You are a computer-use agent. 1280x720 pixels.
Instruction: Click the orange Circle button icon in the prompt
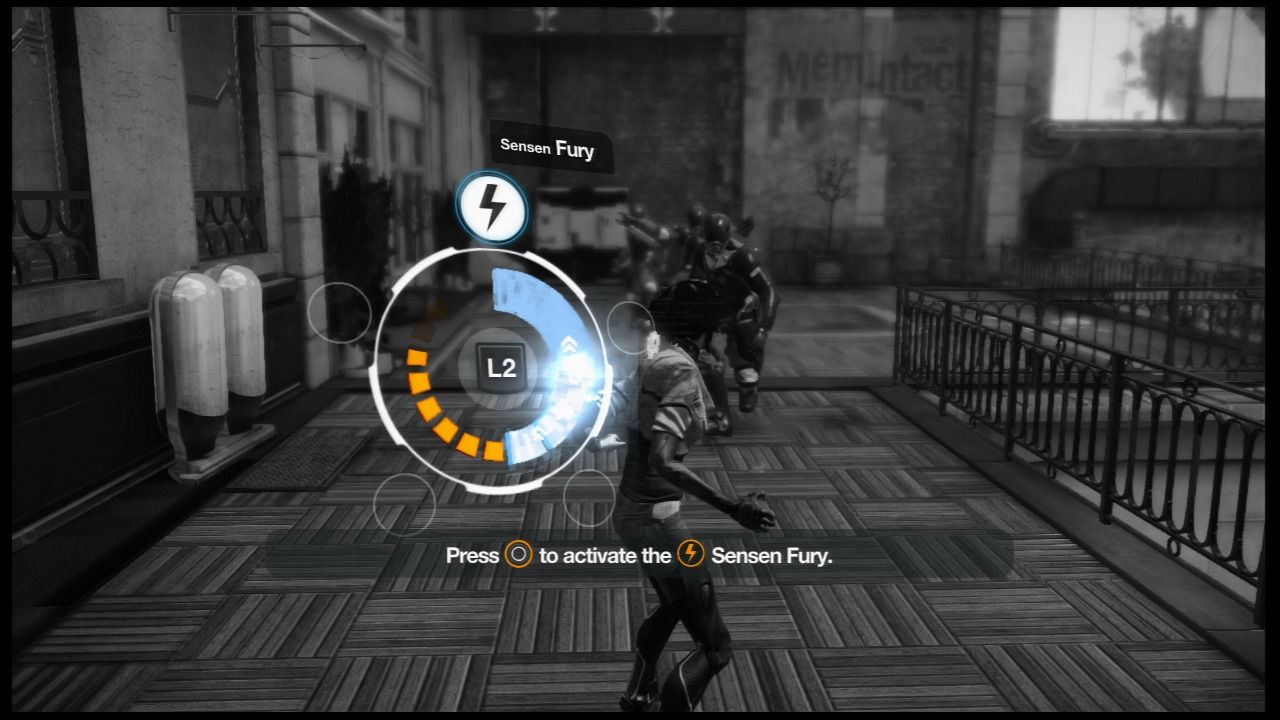pyautogui.click(x=517, y=555)
